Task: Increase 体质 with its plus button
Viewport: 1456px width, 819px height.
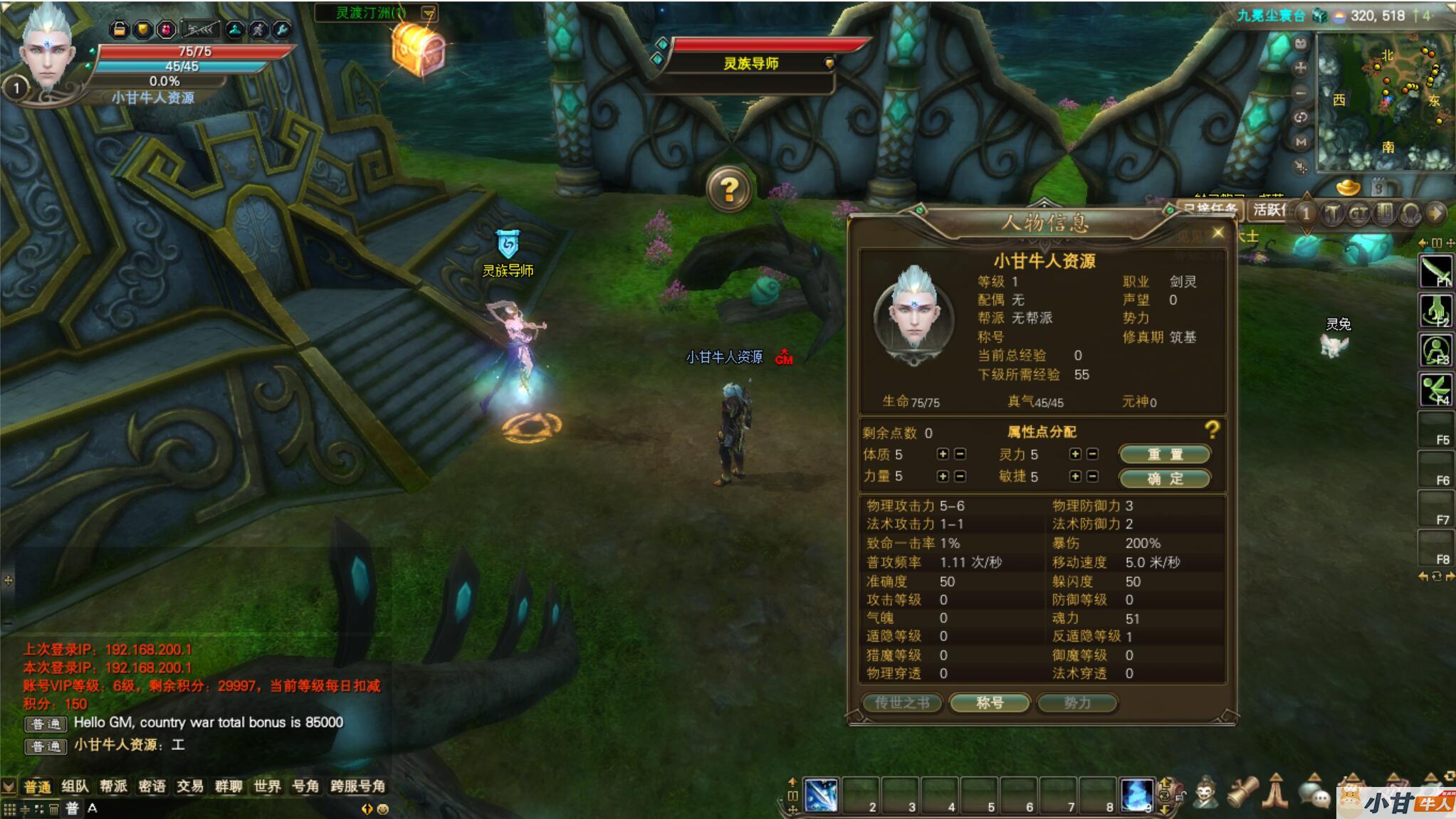Action: [x=943, y=454]
